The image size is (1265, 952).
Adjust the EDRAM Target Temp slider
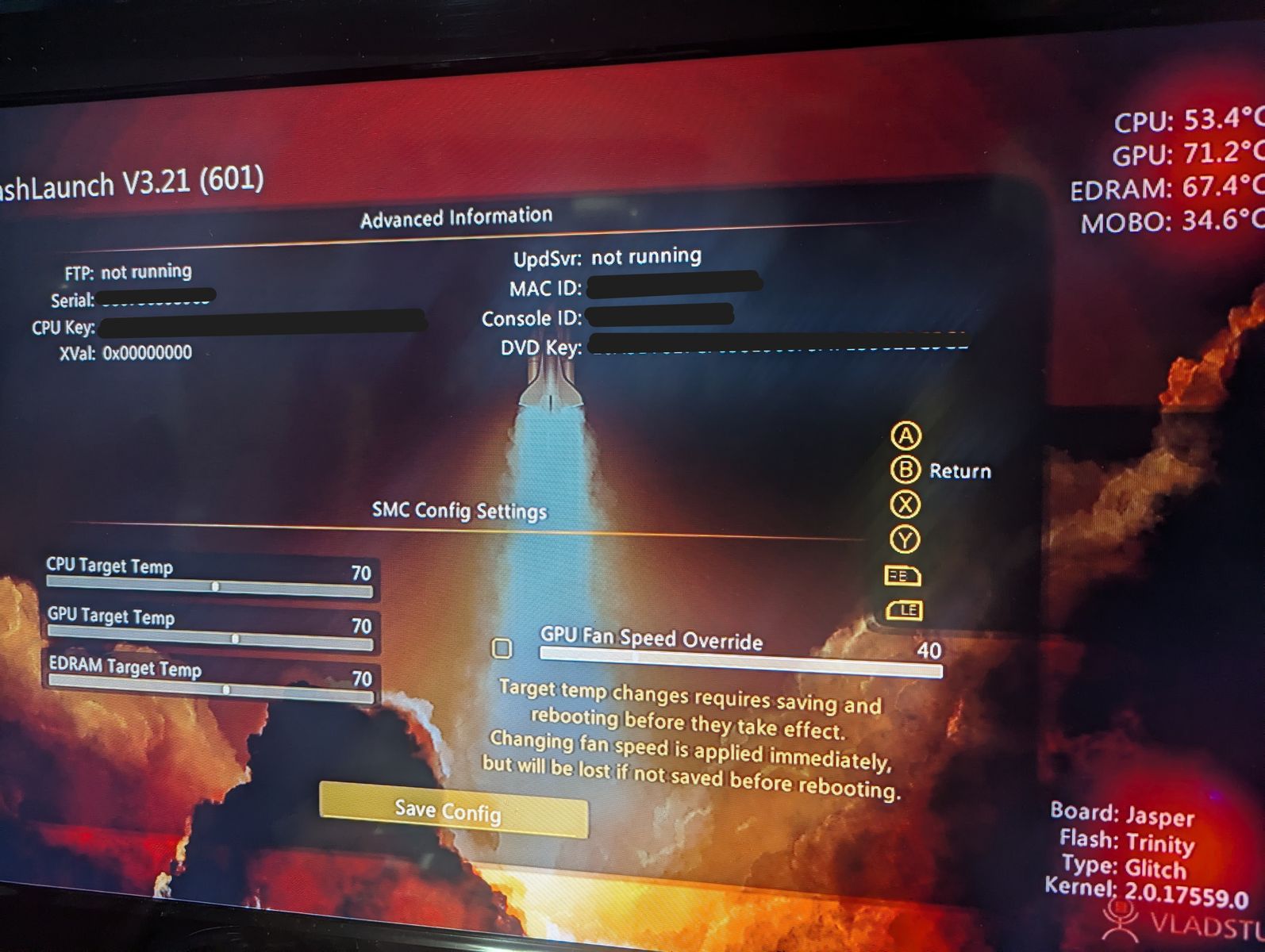coord(226,690)
